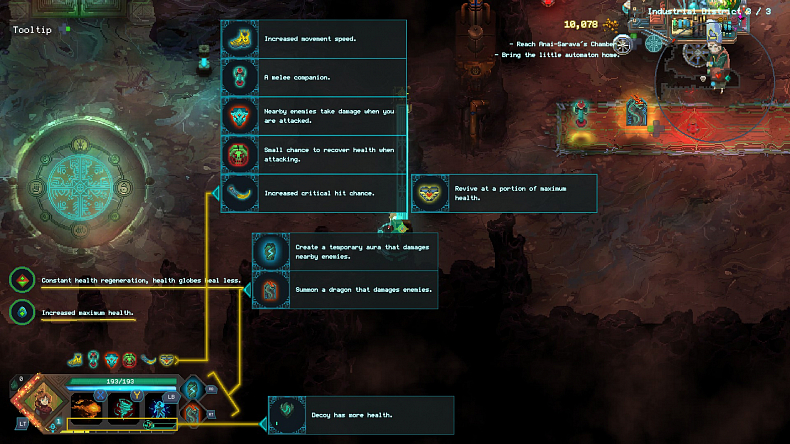The height and width of the screenshot is (444, 790).
Task: Choose the summon dragon icon
Action: [x=271, y=289]
